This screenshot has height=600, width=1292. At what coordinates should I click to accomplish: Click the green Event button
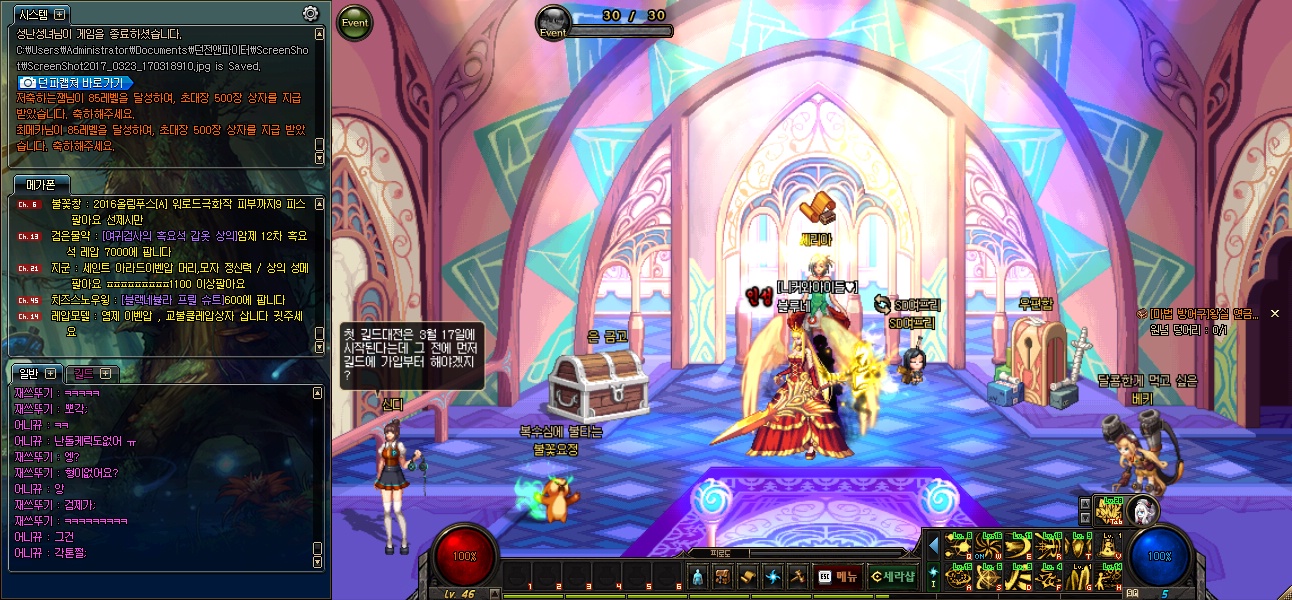[x=354, y=22]
